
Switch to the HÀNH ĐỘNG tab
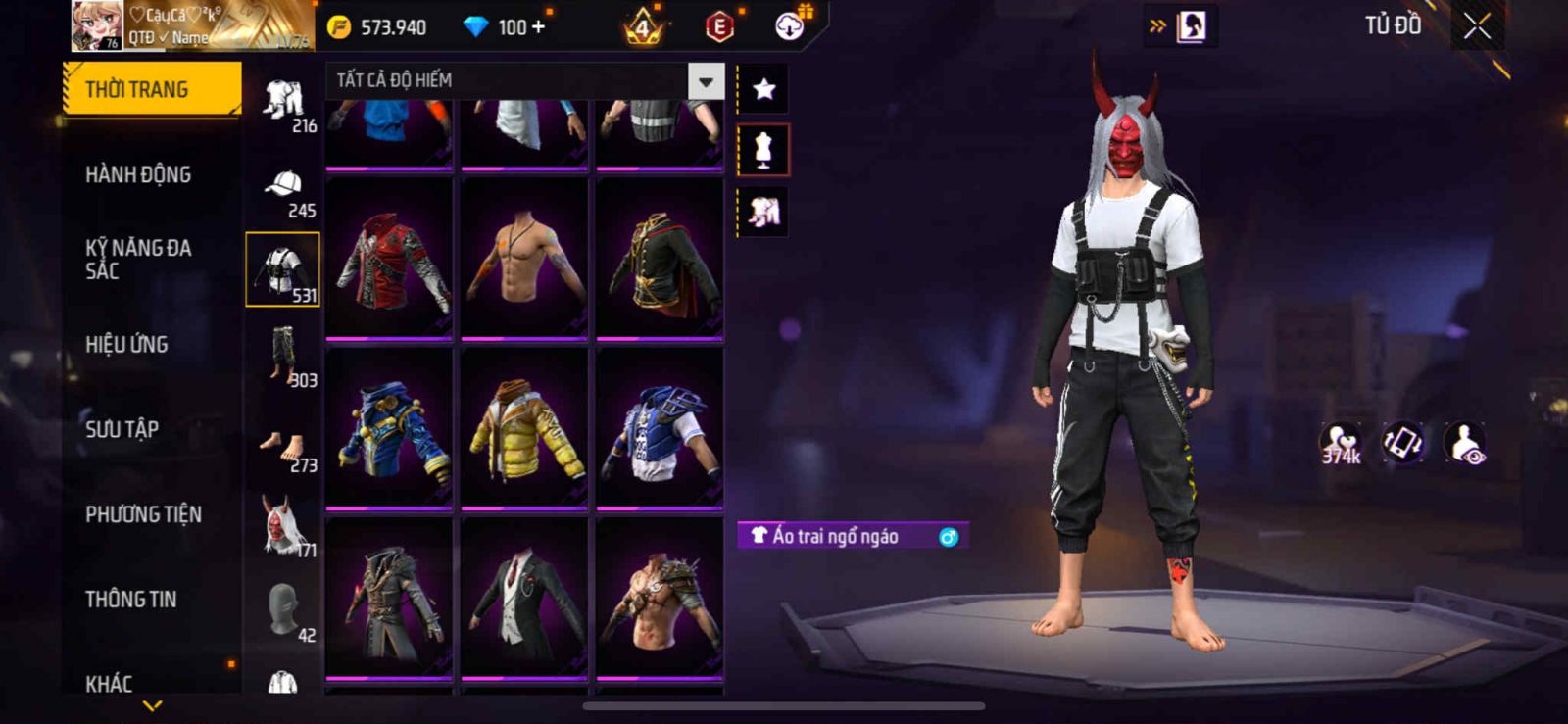tap(138, 174)
